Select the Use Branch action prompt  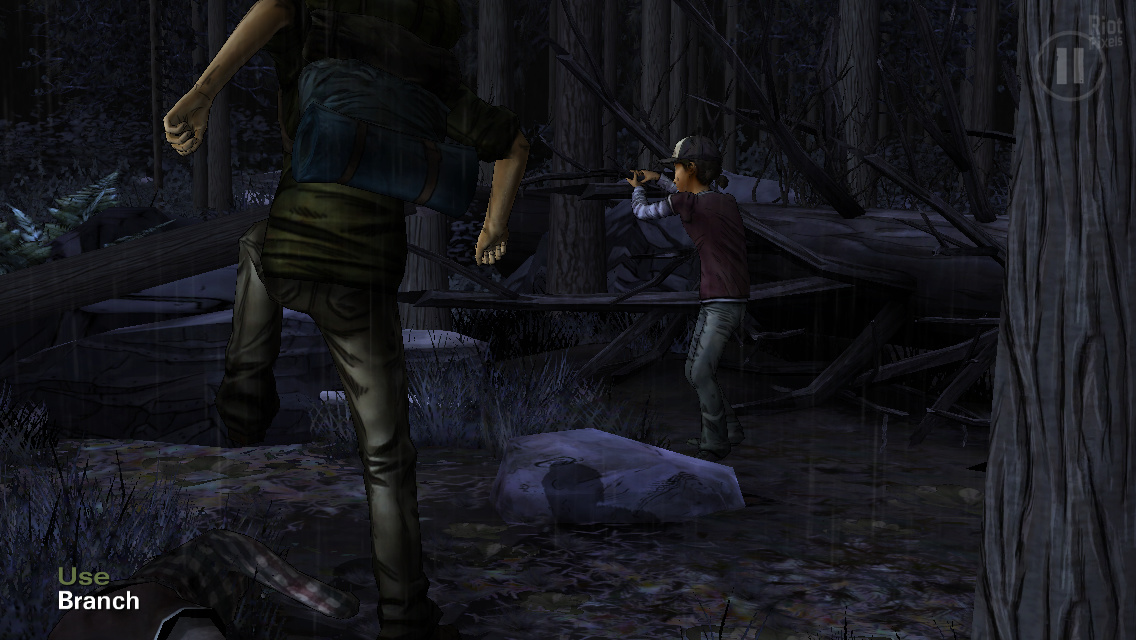98,589
